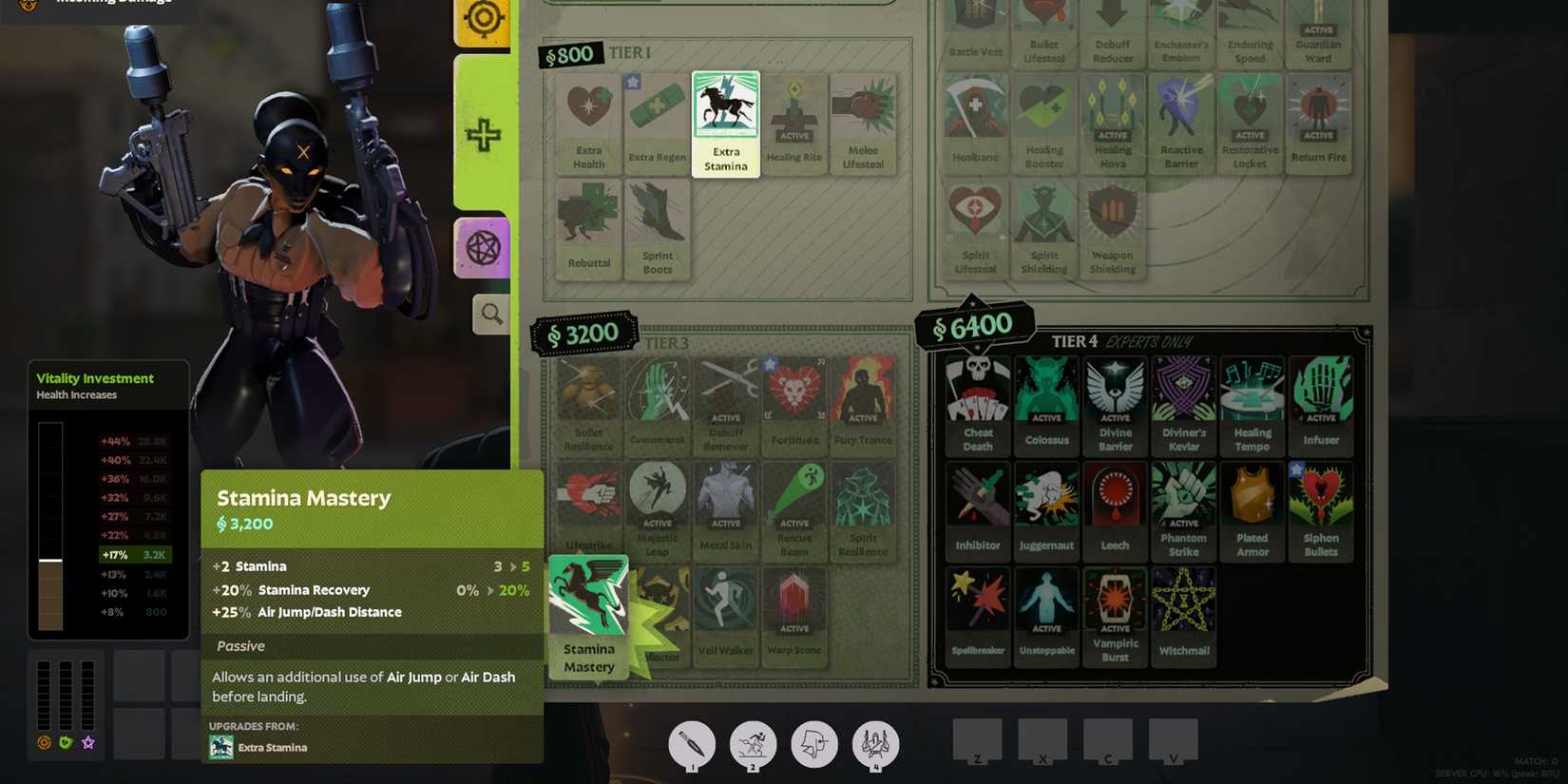The height and width of the screenshot is (784, 1568).
Task: Select the green Vitality tab
Action: (x=483, y=135)
